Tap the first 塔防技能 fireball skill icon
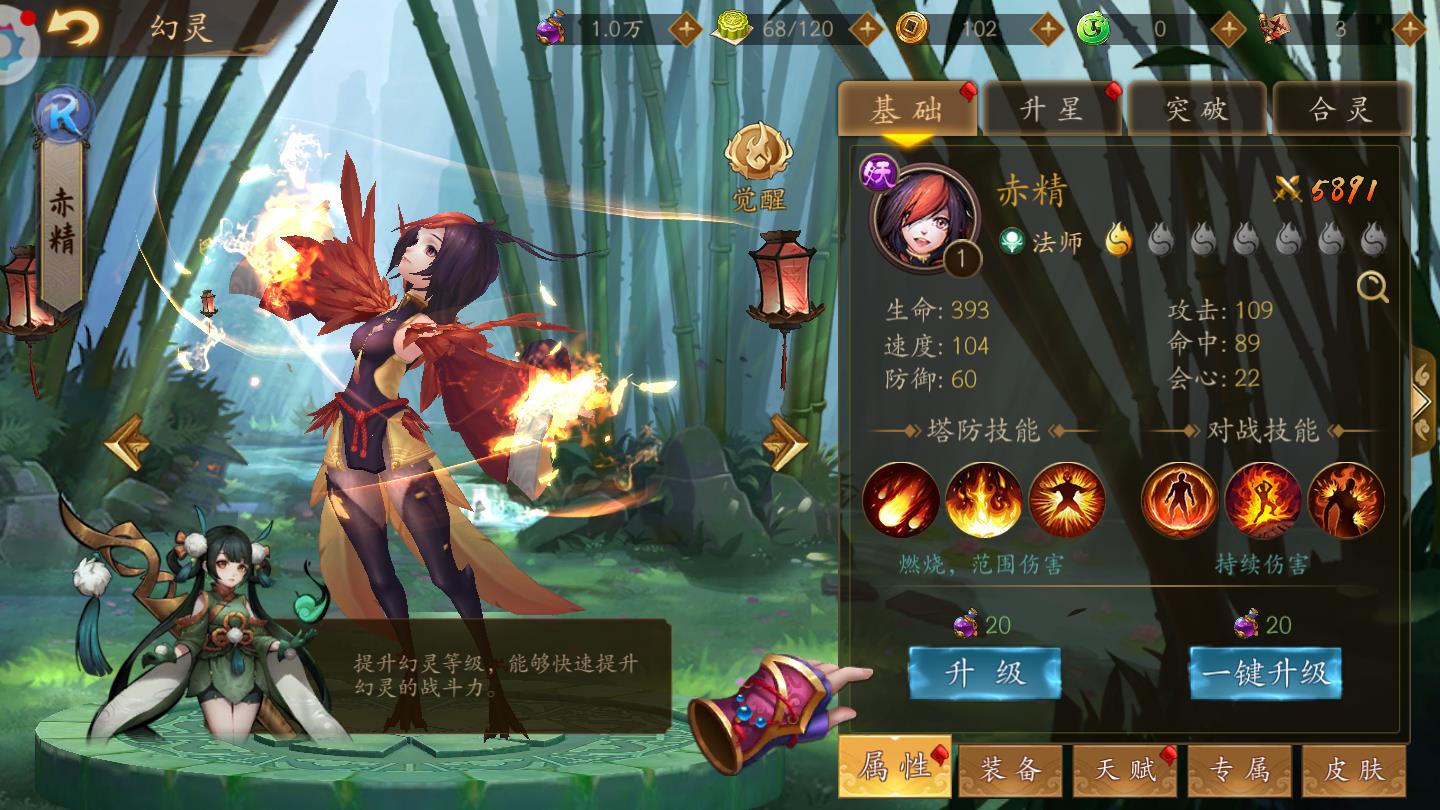 902,501
